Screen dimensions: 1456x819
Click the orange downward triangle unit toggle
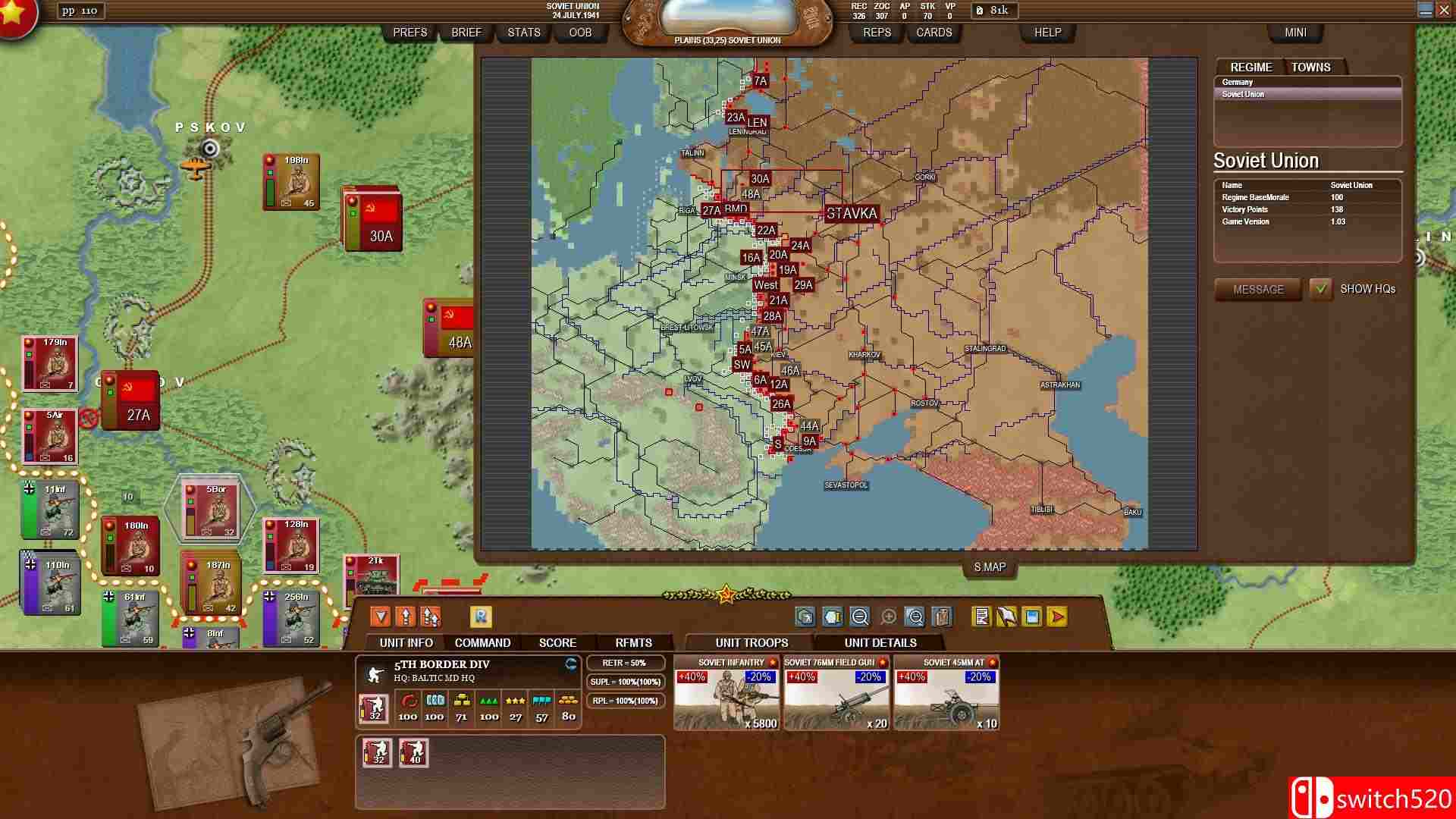380,617
